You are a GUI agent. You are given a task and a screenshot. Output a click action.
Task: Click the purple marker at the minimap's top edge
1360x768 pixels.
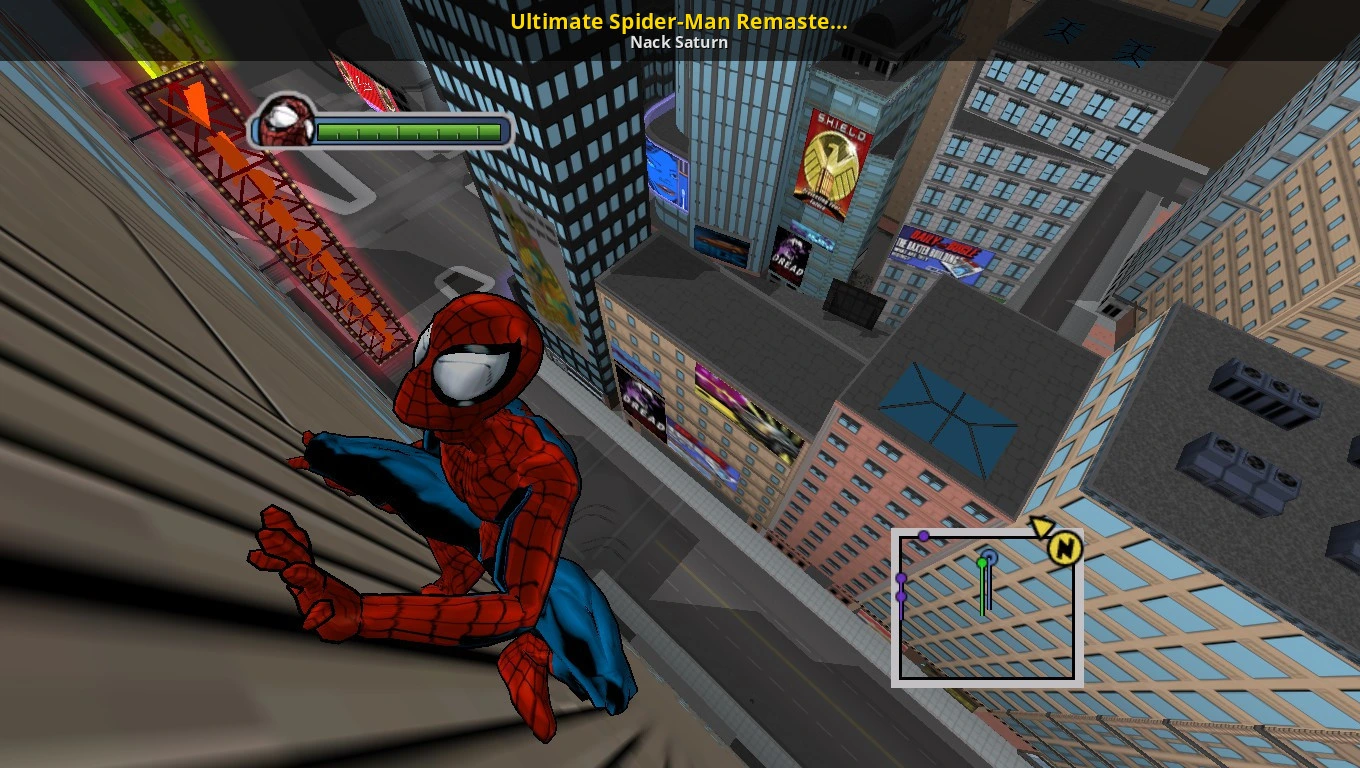[924, 536]
